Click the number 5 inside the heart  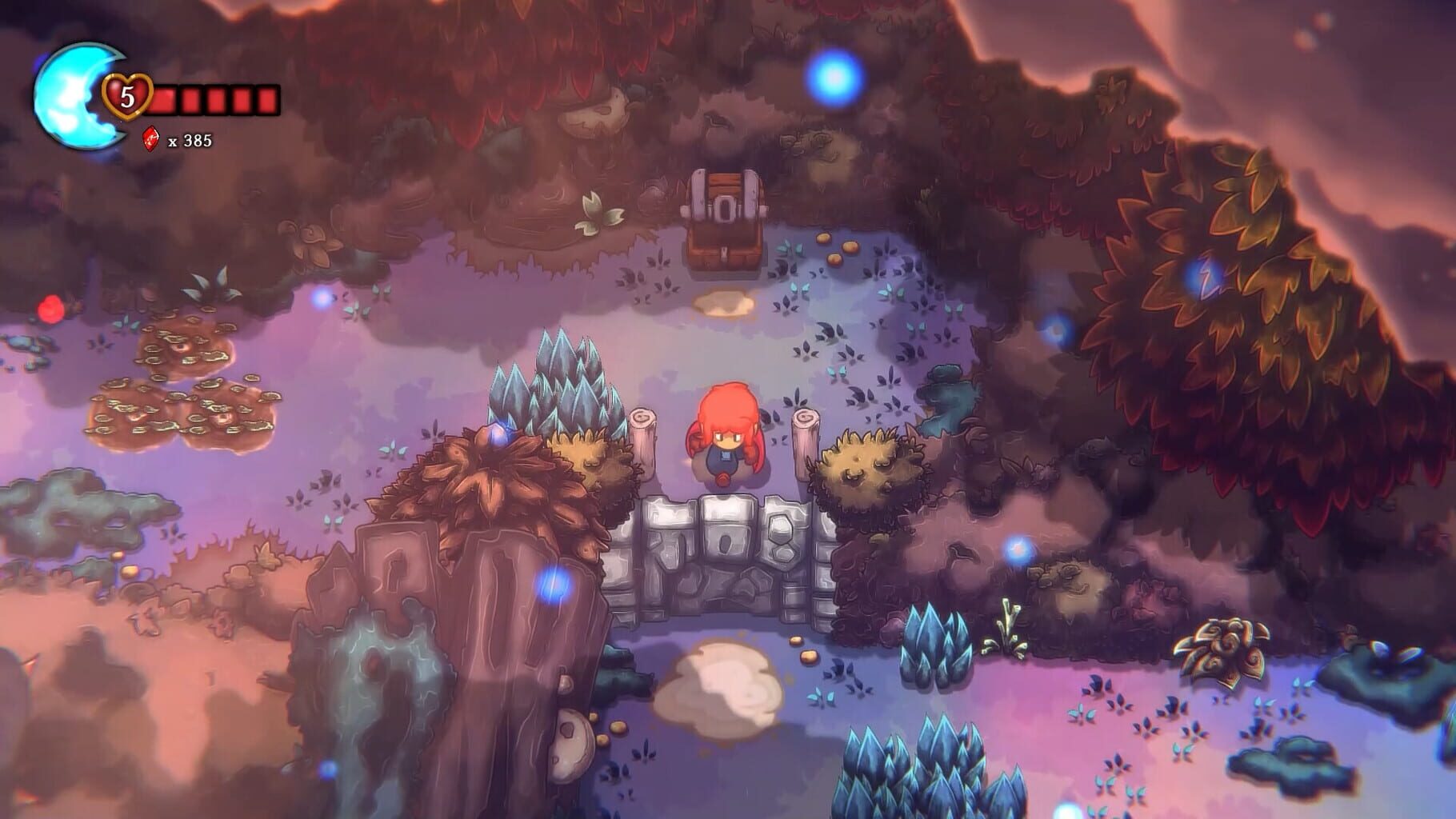pos(126,98)
